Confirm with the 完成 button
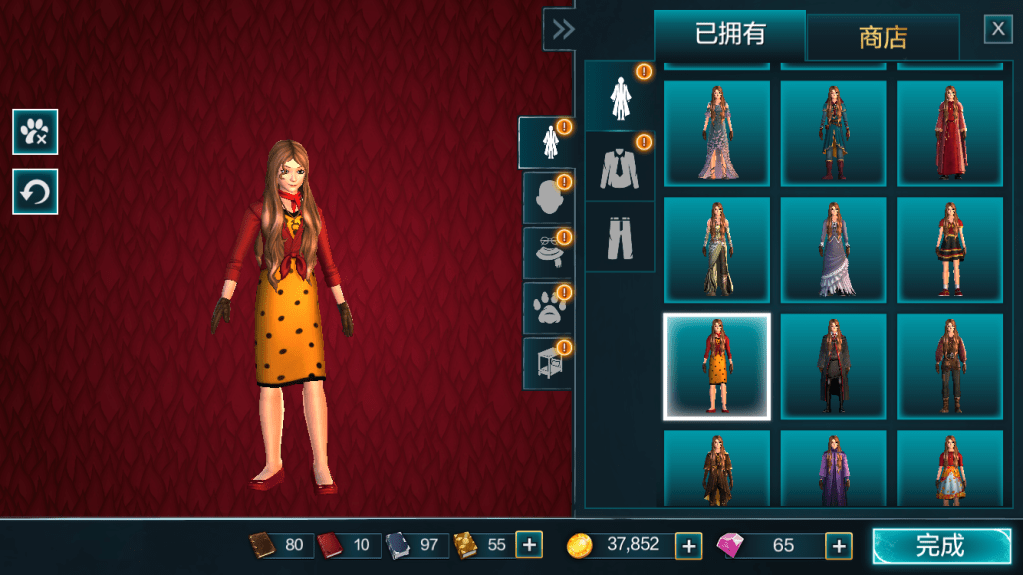Image resolution: width=1023 pixels, height=575 pixels. [x=941, y=546]
